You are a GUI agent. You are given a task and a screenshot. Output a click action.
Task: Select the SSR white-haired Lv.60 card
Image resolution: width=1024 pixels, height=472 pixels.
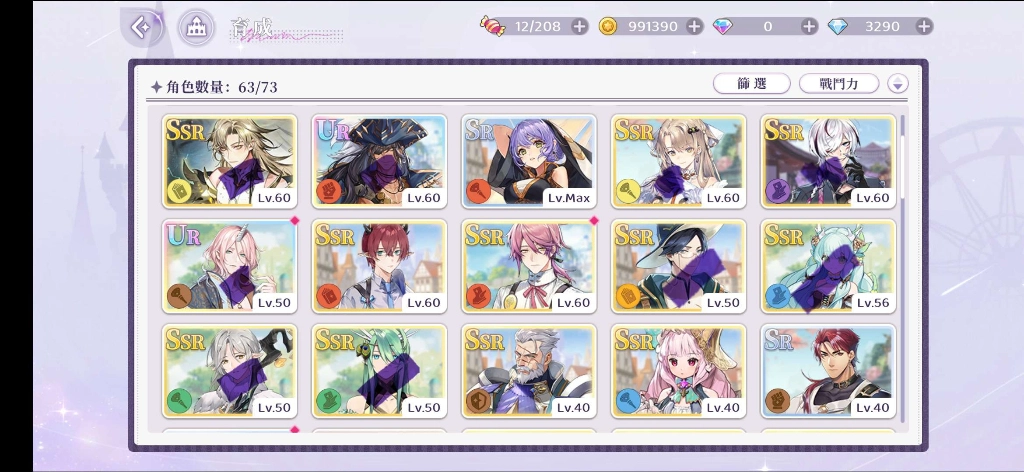(x=829, y=160)
